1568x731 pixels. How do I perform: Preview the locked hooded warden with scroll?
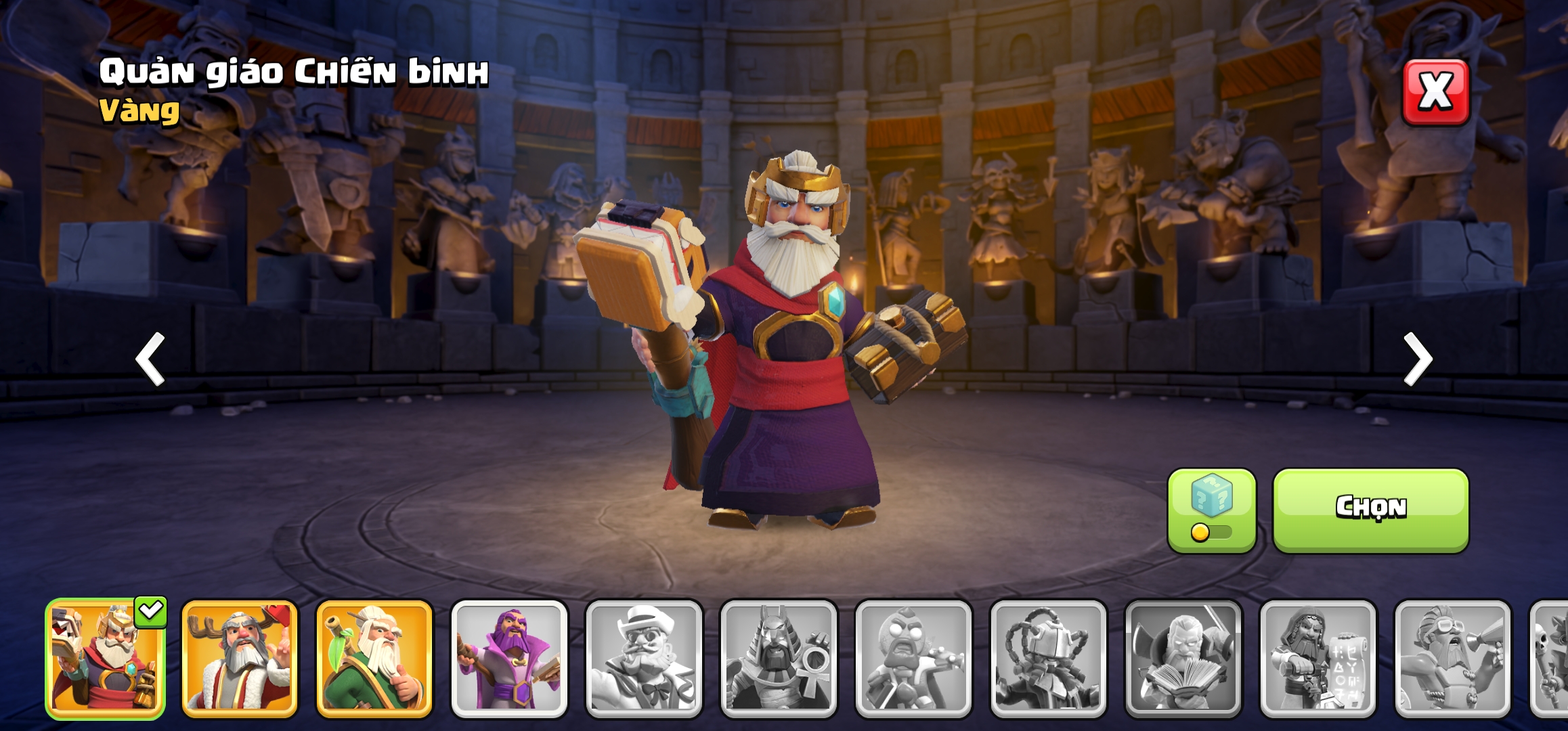click(1317, 659)
